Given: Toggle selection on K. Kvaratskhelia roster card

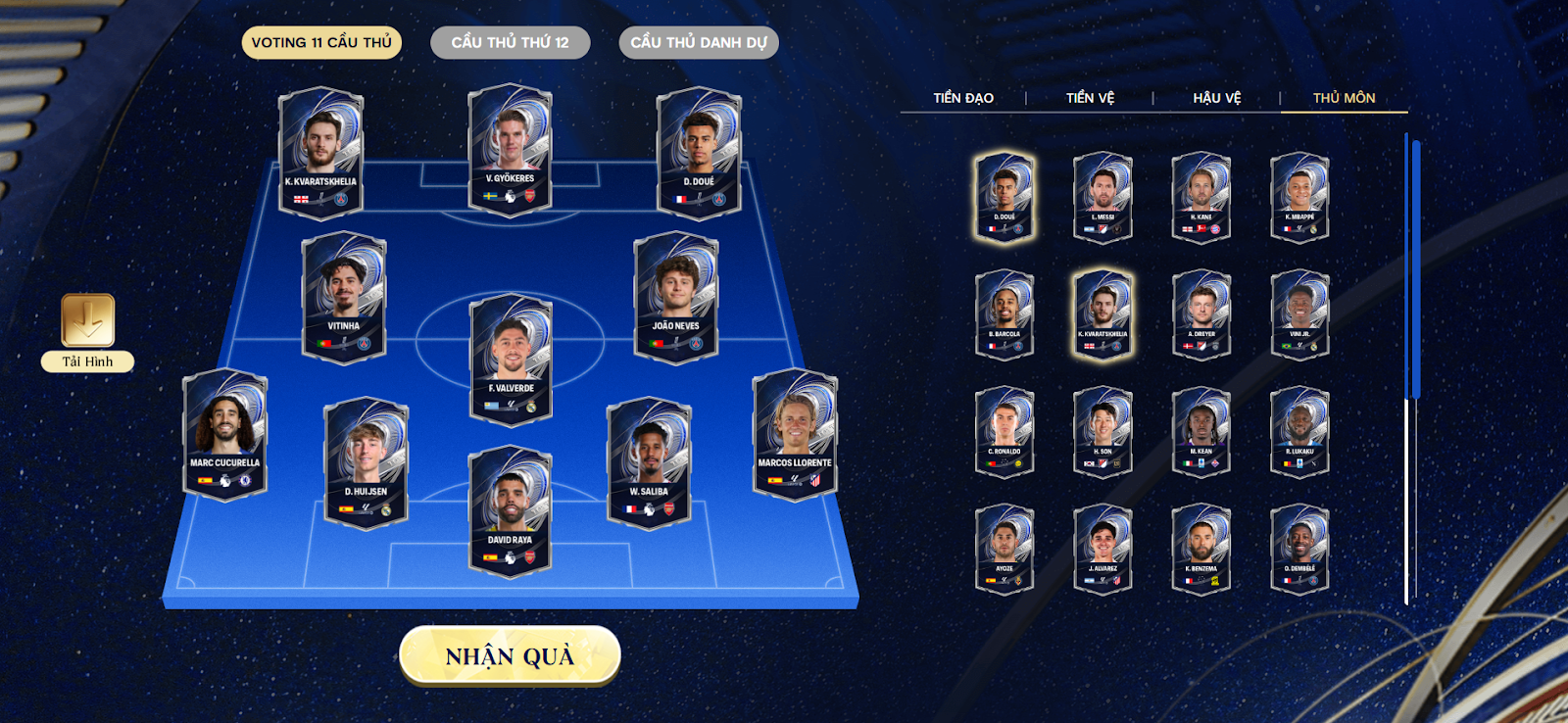Looking at the screenshot, I should point(1102,313).
